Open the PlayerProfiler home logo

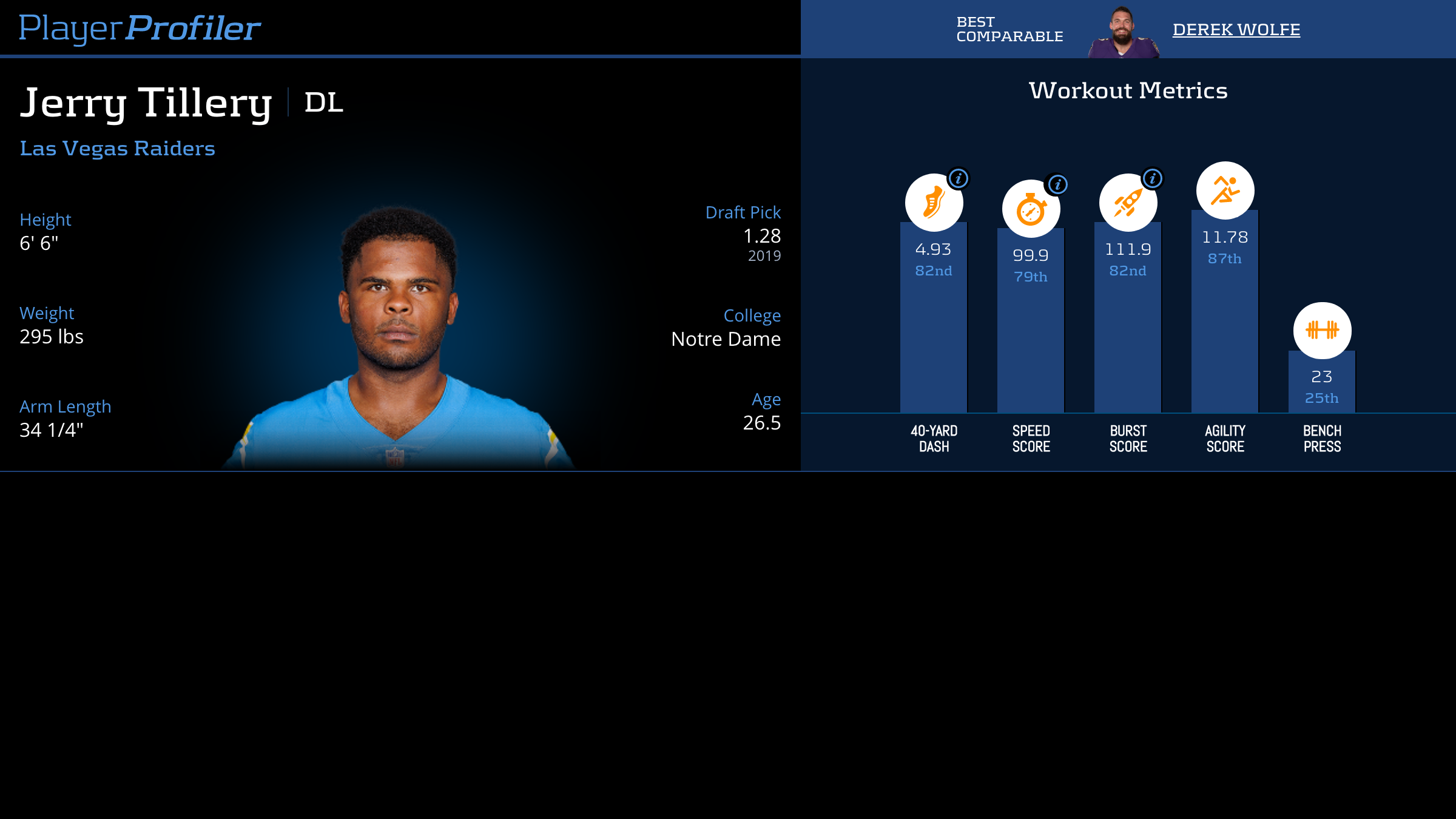140,29
